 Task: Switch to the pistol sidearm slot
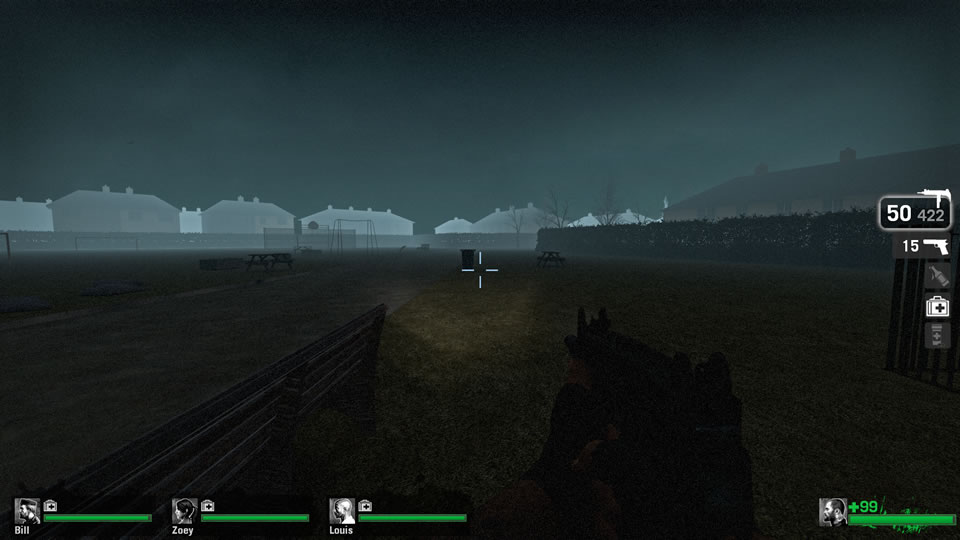point(924,246)
